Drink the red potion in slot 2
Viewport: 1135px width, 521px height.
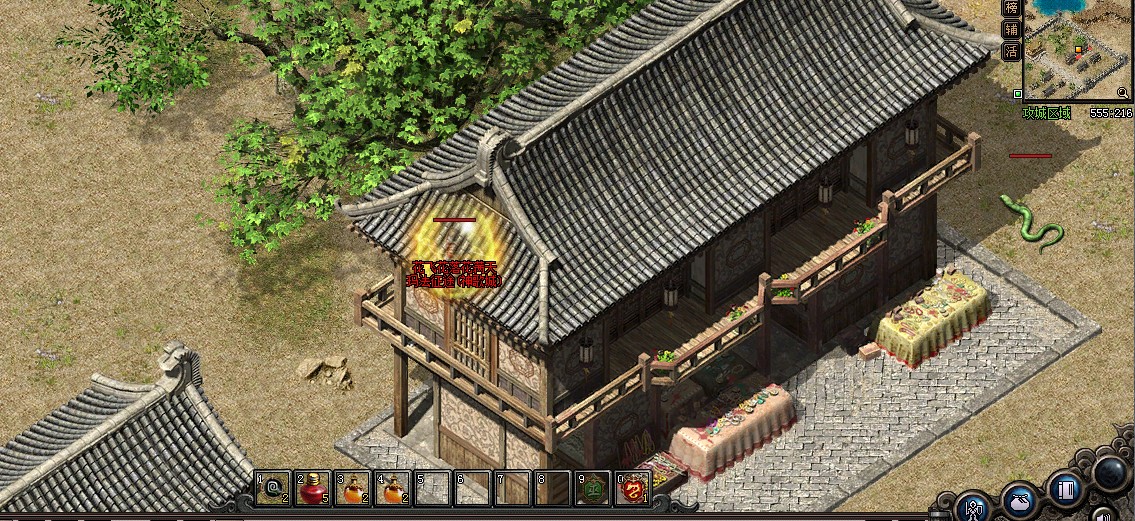(x=312, y=489)
